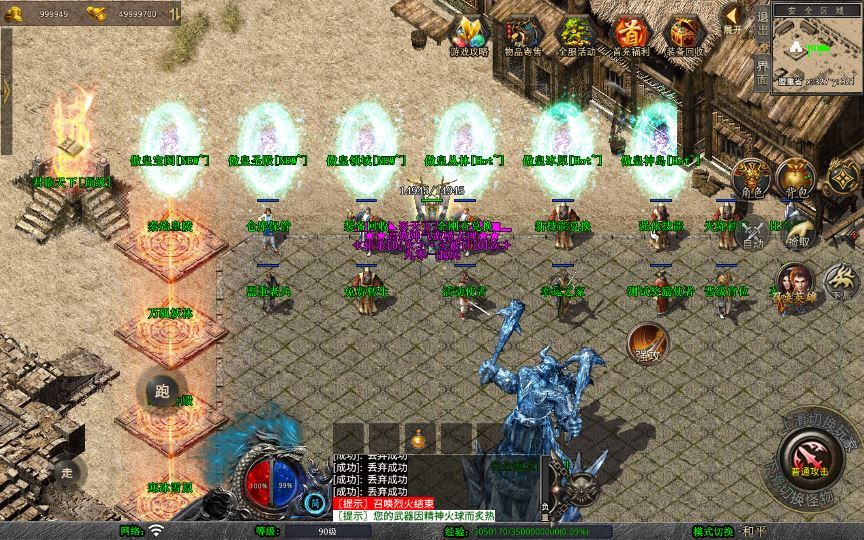Switch movement to 走 walk mode
This screenshot has height=540, width=864.
[68, 470]
